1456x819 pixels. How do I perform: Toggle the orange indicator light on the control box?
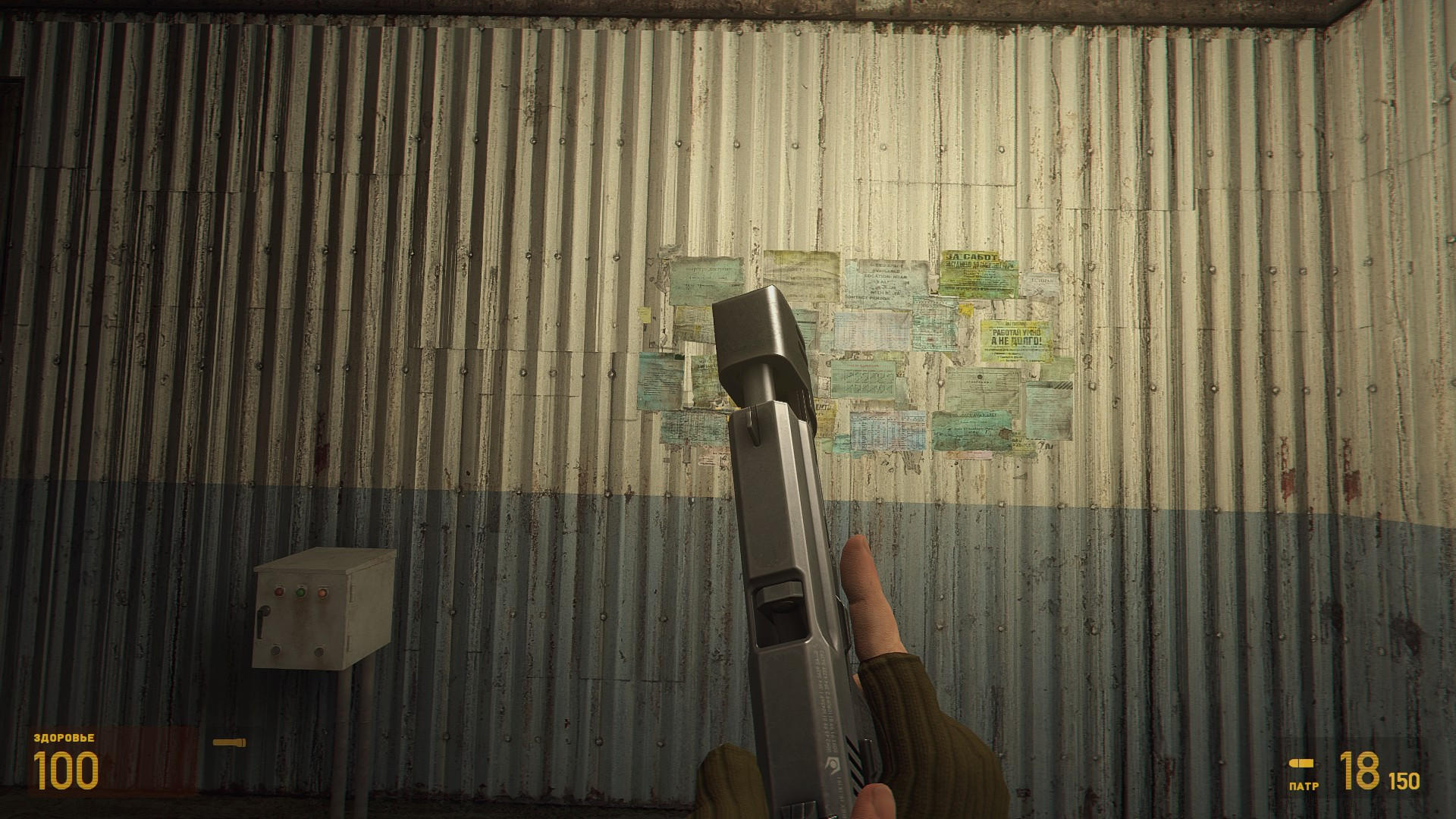322,592
